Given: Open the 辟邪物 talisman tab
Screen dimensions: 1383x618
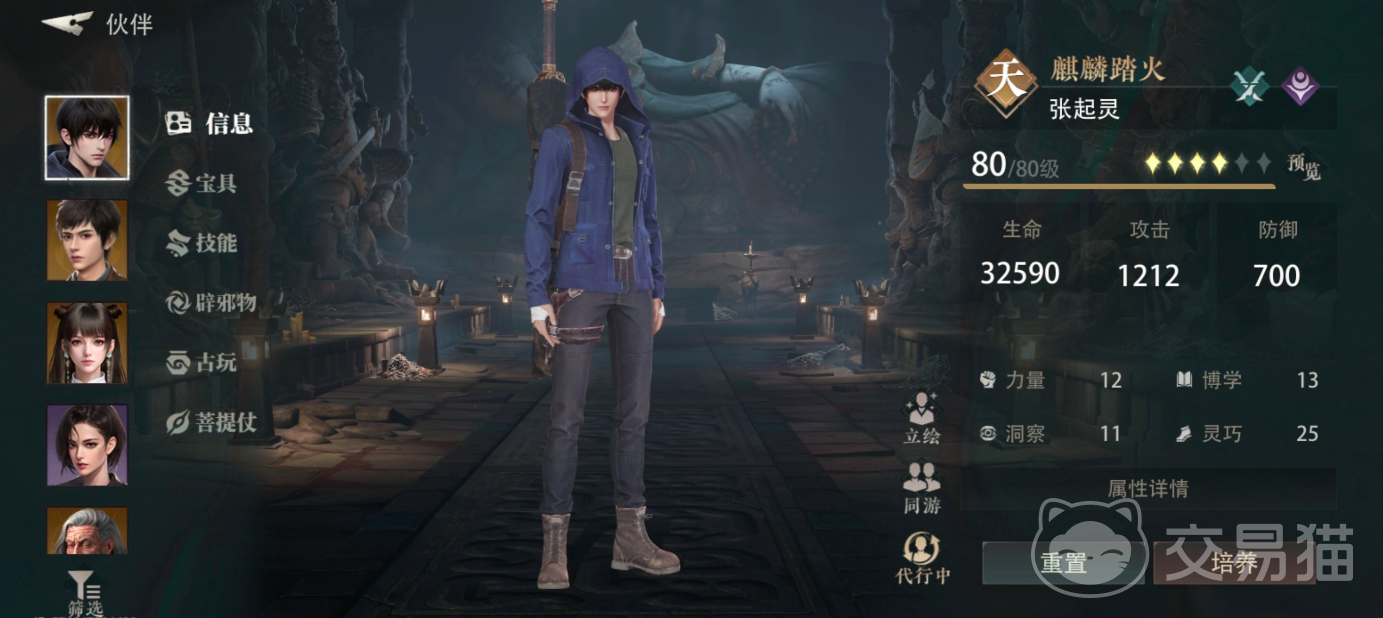Looking at the screenshot, I should (212, 303).
